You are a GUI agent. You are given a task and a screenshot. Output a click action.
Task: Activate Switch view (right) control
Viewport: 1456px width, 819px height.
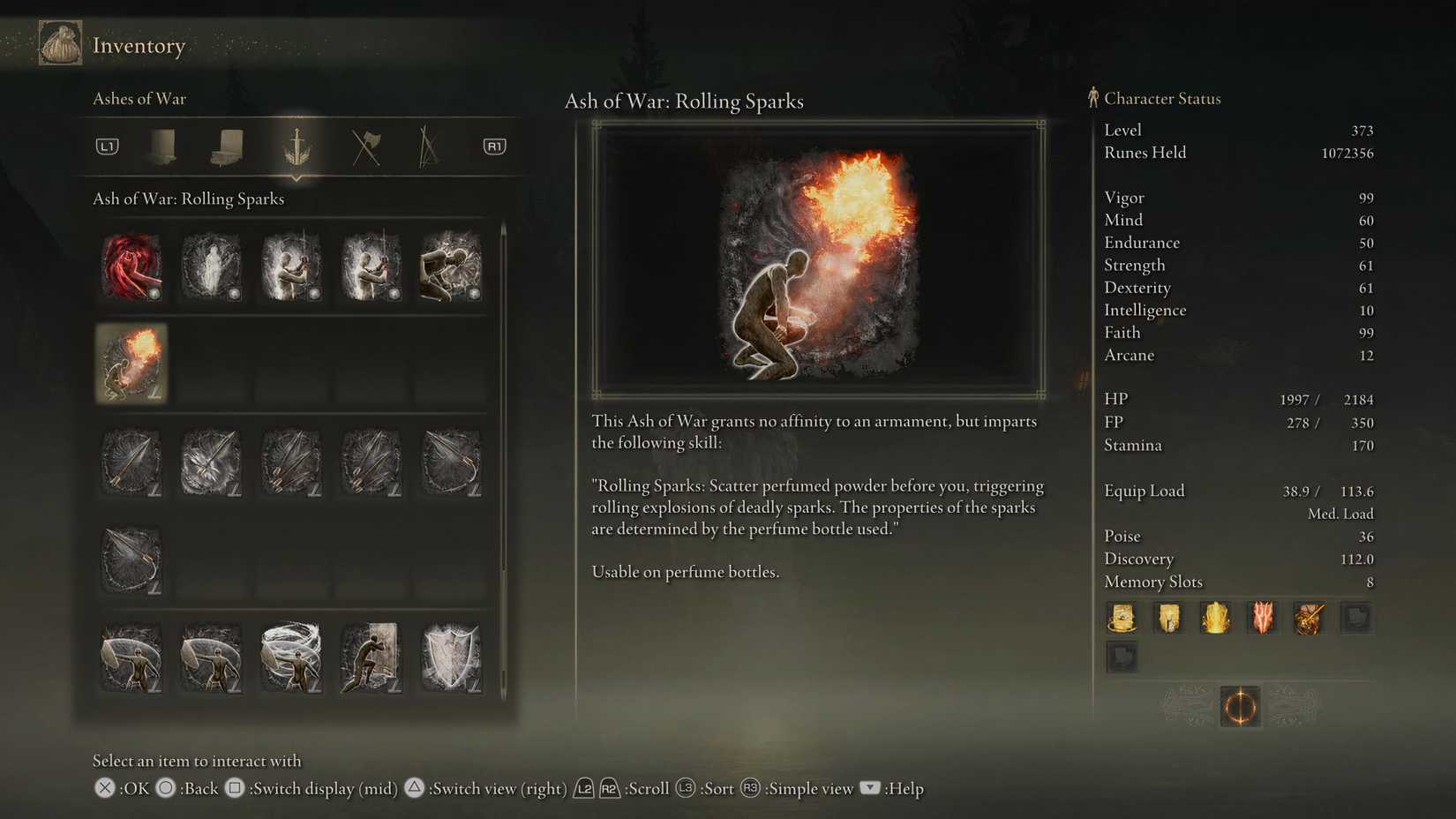pos(497,788)
